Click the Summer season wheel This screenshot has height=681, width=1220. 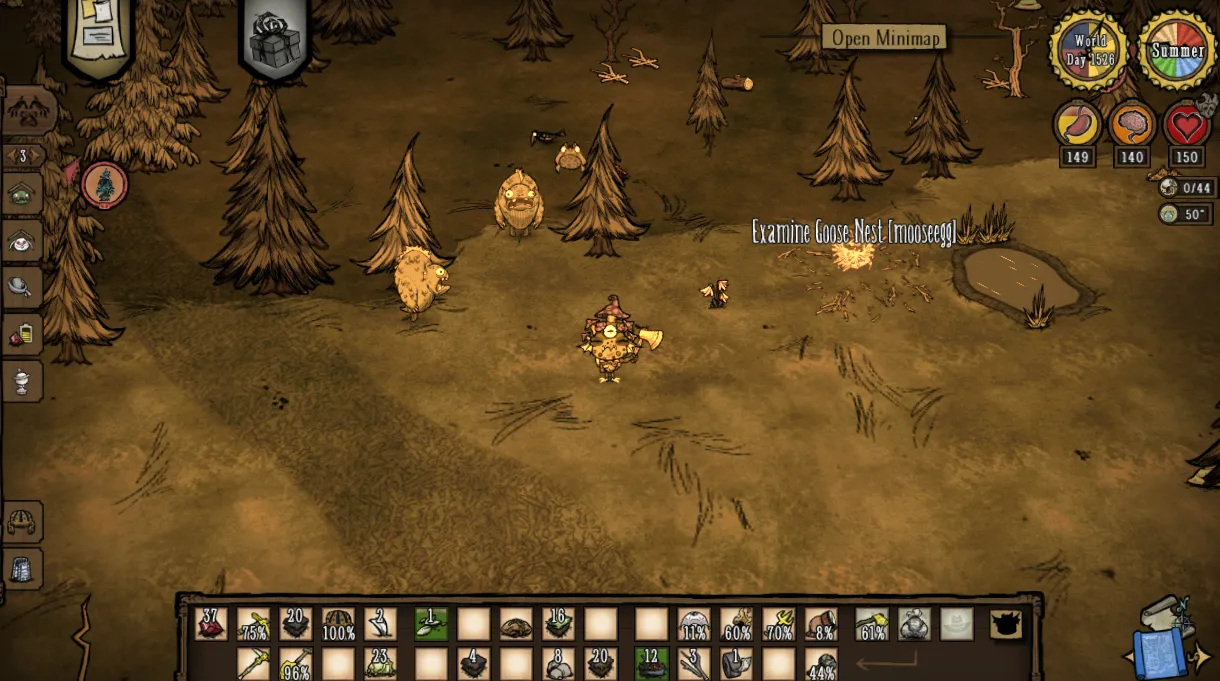tap(1177, 49)
